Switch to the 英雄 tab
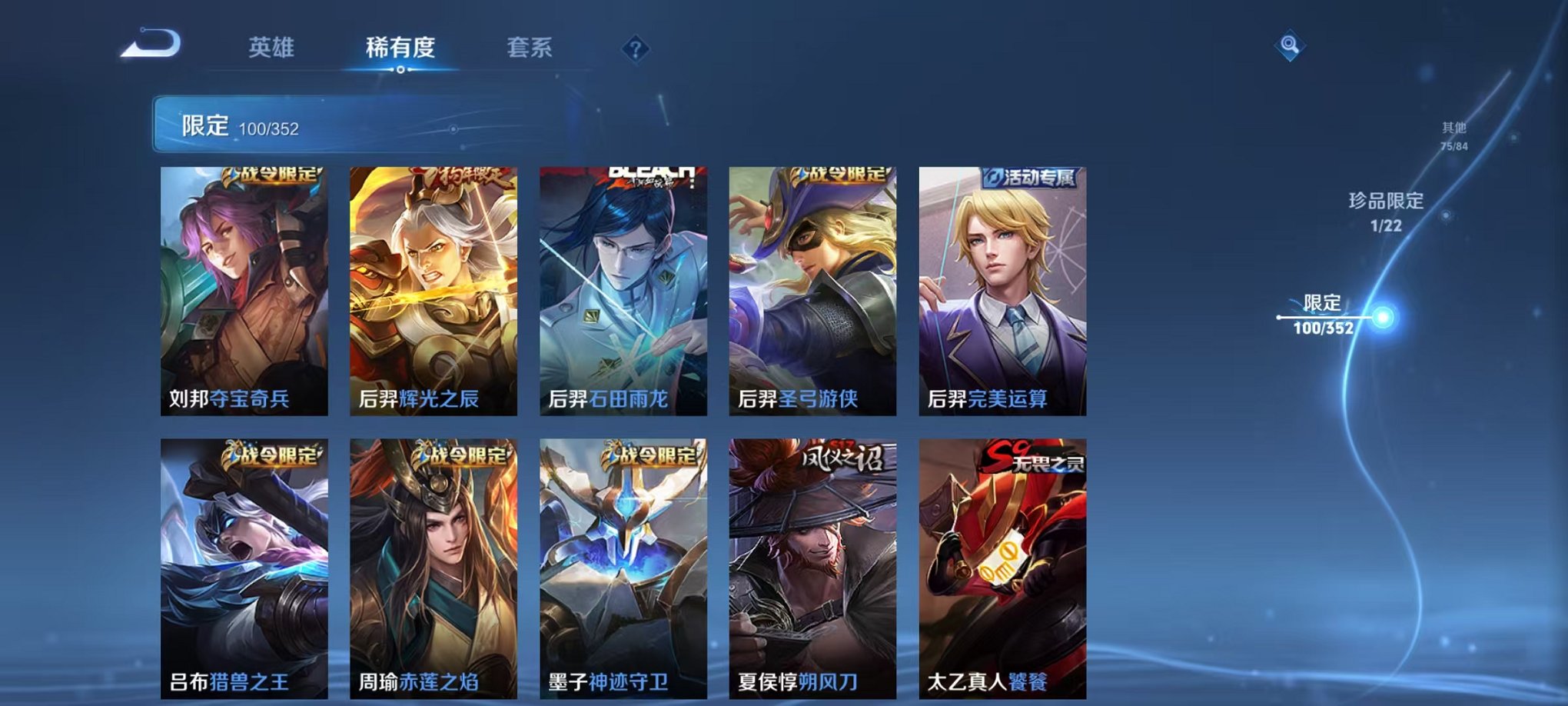The height and width of the screenshot is (706, 1568). [270, 48]
